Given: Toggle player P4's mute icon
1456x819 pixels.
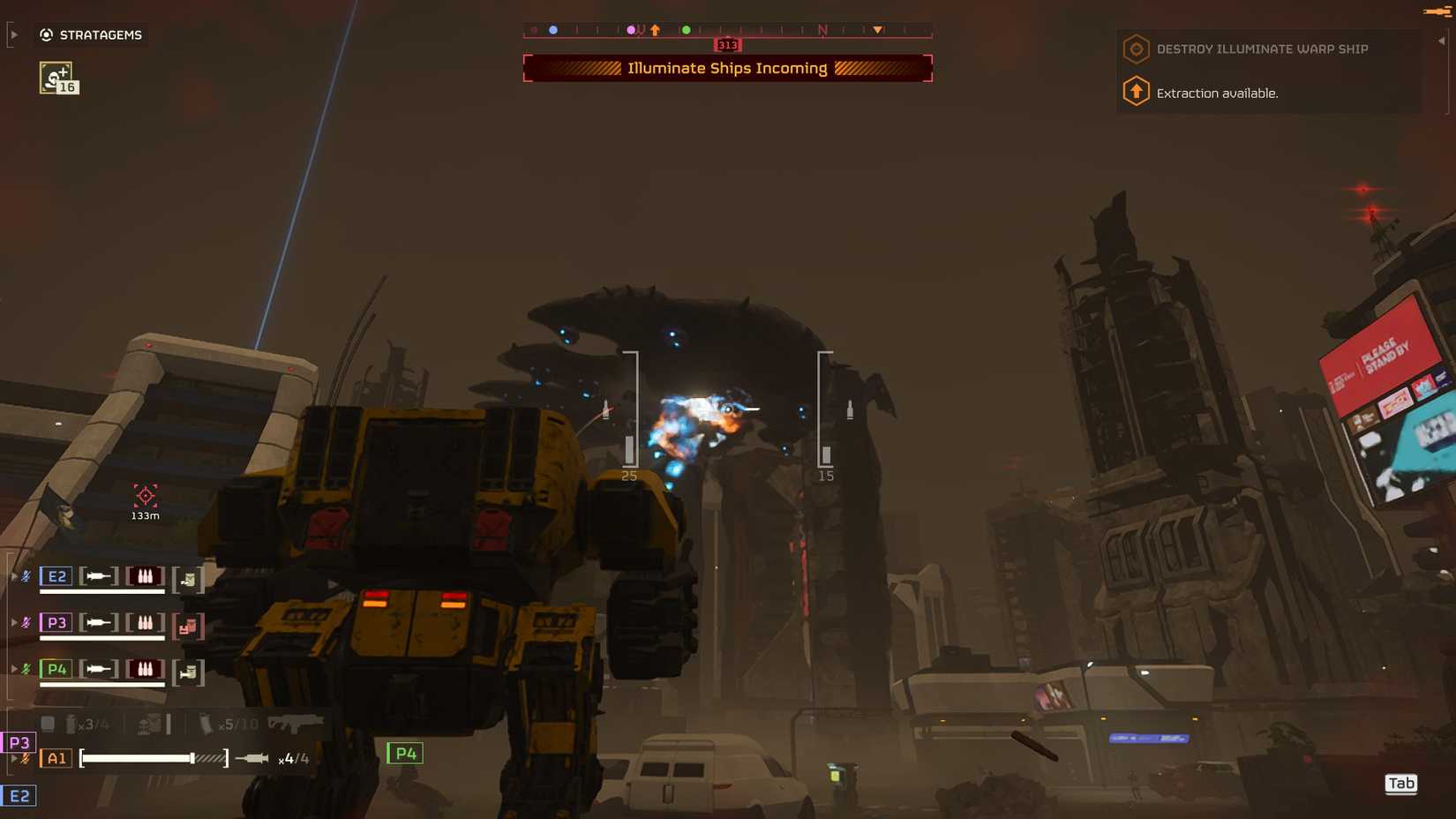Looking at the screenshot, I should (x=27, y=668).
